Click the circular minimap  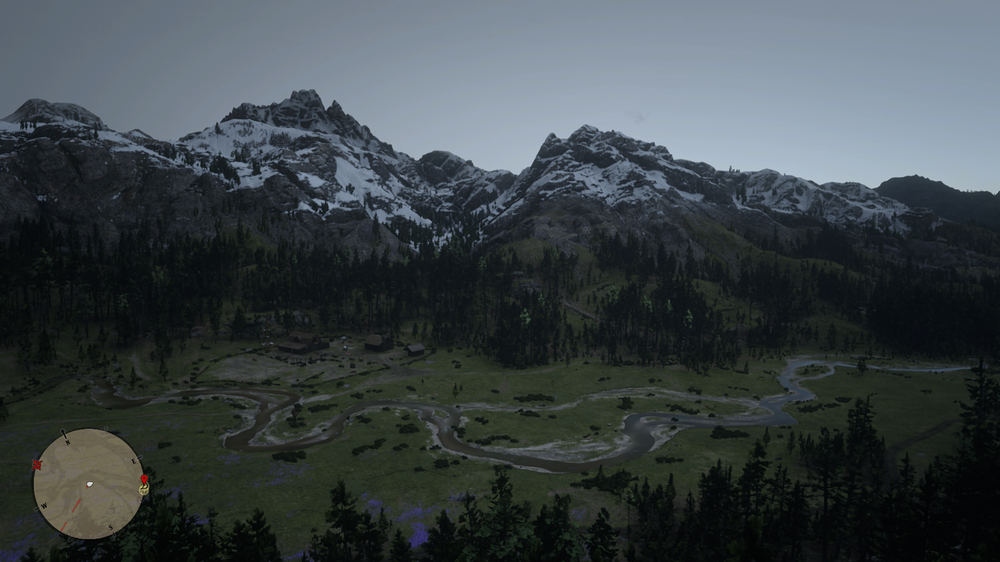coord(88,484)
